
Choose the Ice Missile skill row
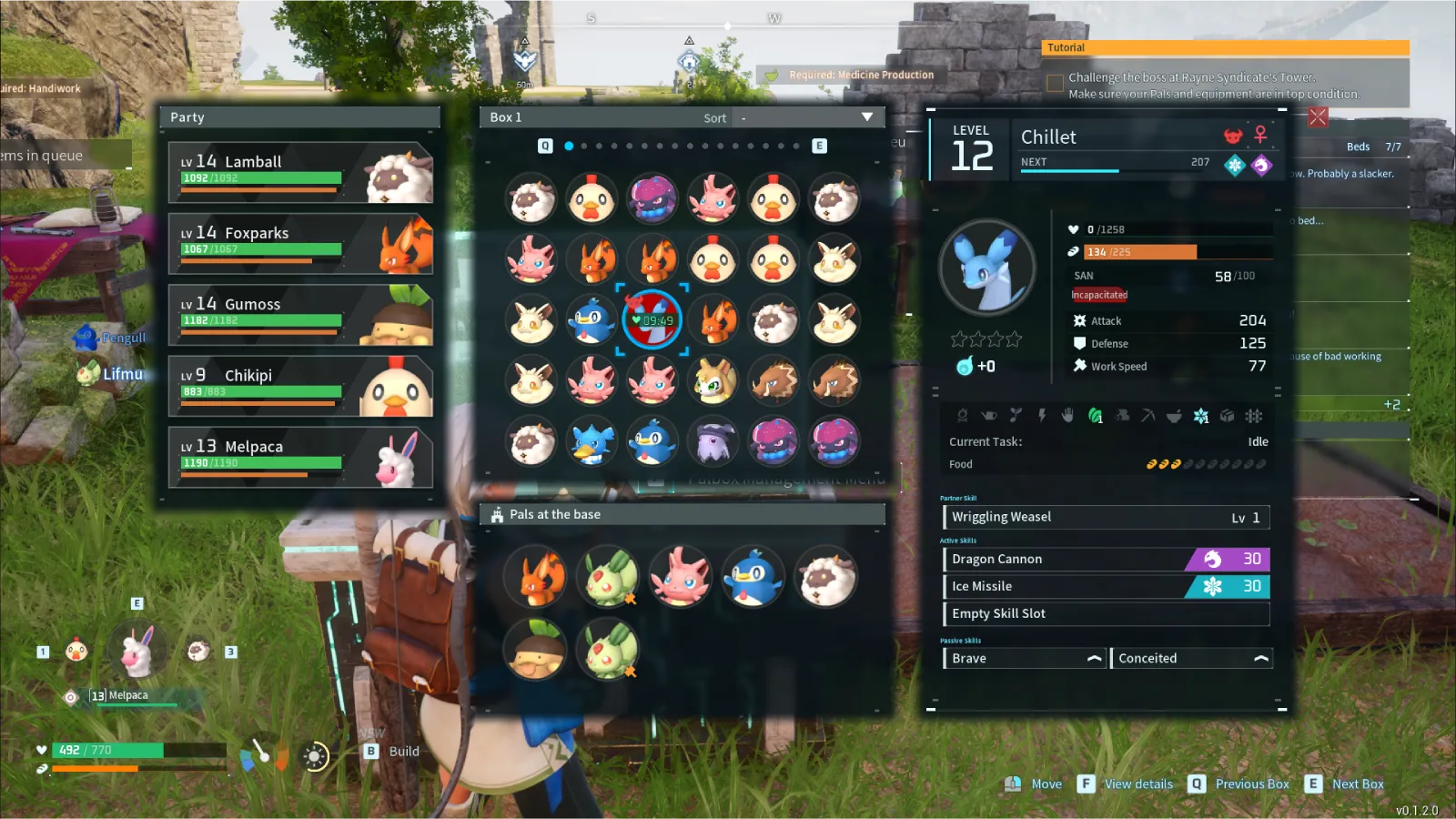(1106, 586)
